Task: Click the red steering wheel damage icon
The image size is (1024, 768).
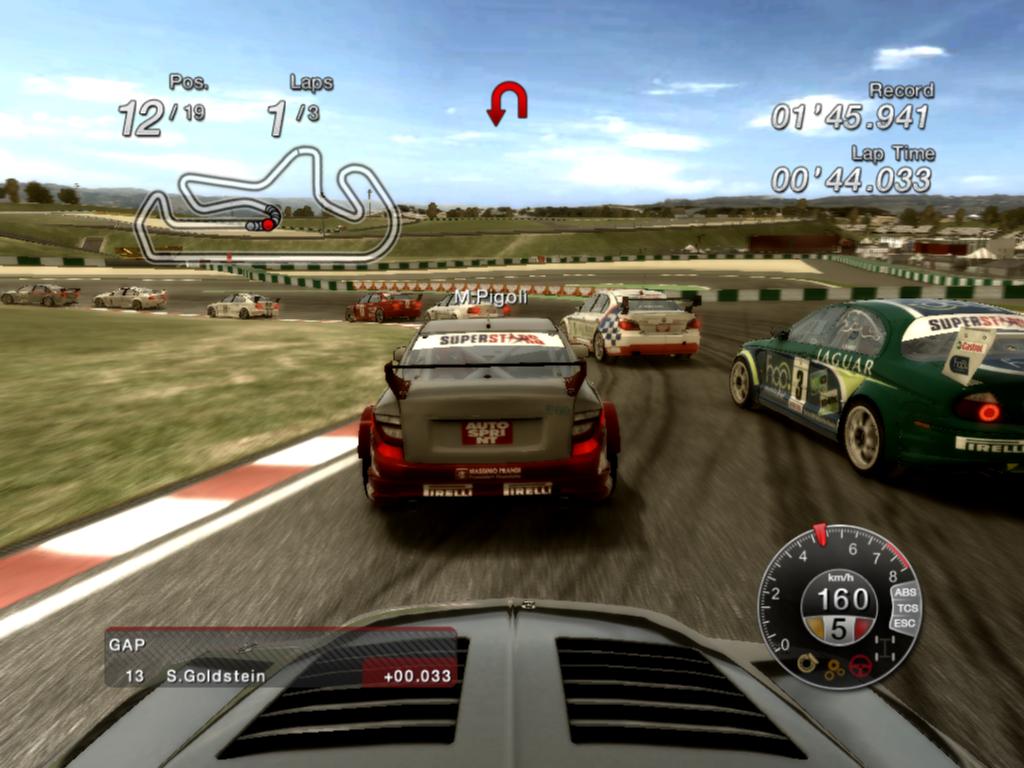Action: click(x=860, y=666)
